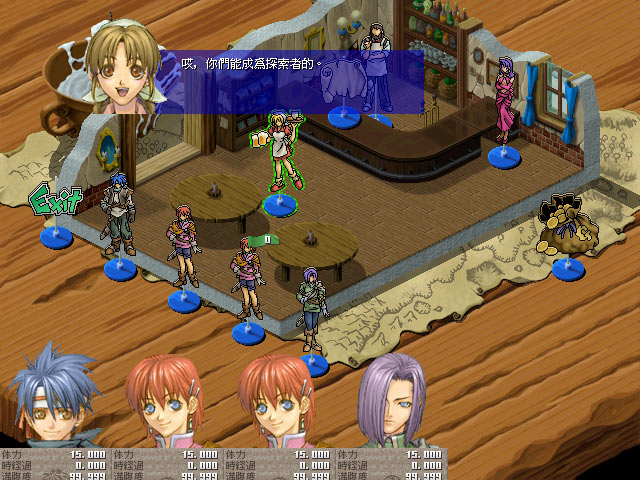
Task: Talk to the bartender behind the counter
Action: point(378,68)
